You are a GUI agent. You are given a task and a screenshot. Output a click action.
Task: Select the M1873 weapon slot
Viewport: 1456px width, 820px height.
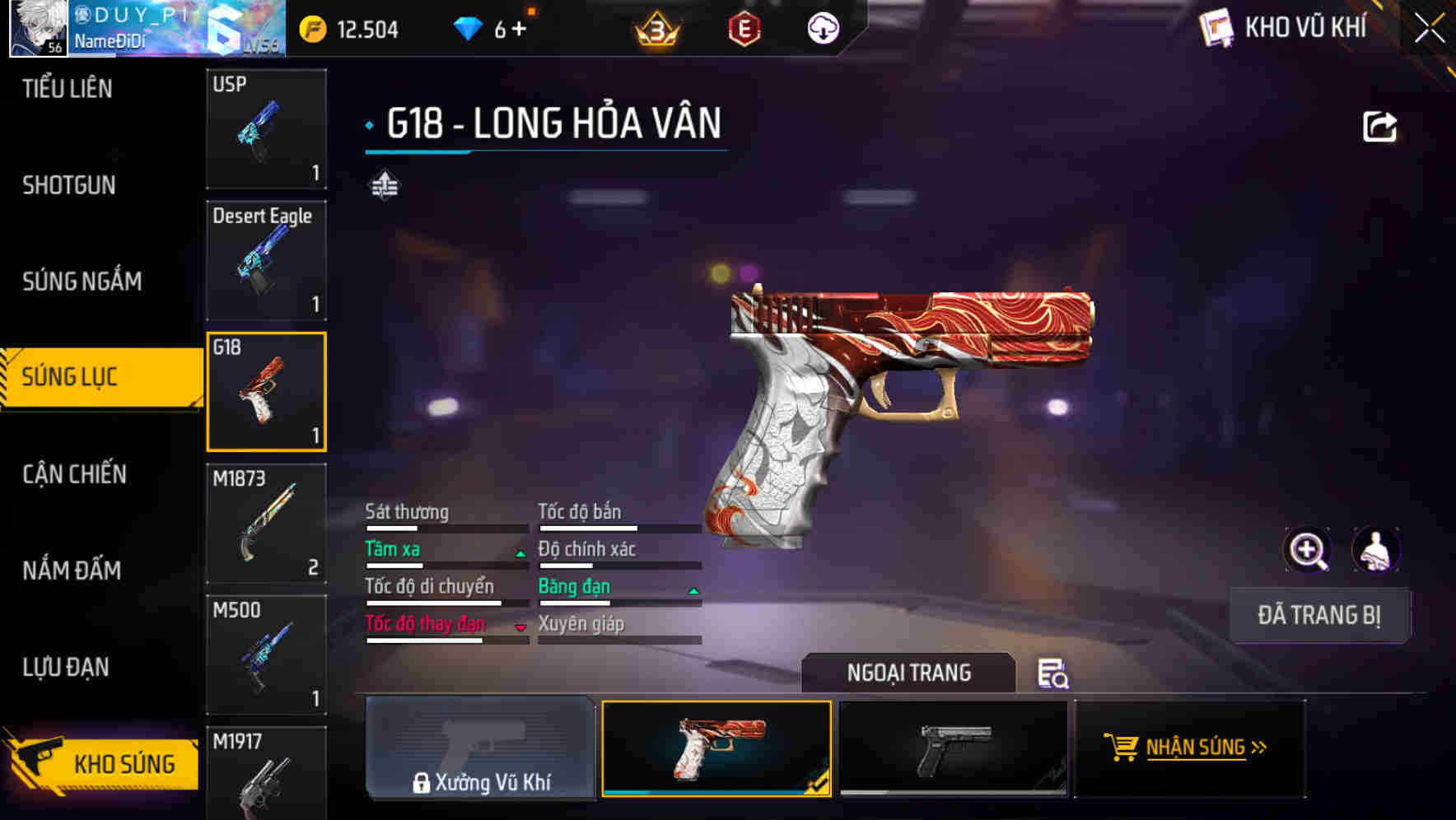pos(266,524)
